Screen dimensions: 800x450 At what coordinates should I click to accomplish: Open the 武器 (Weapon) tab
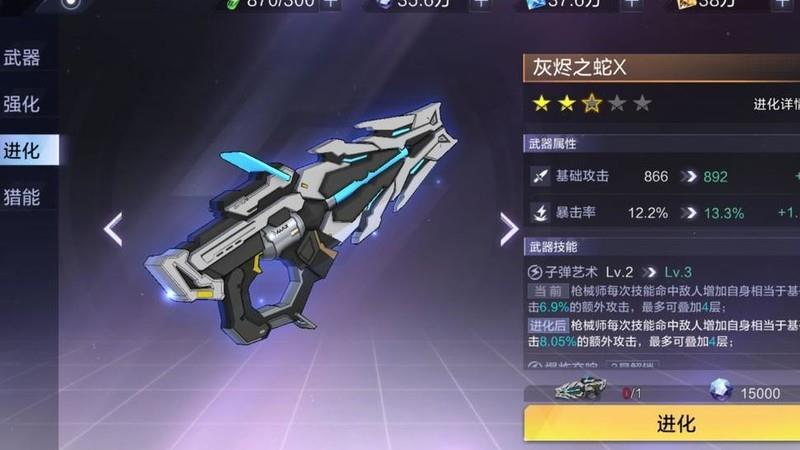(x=22, y=58)
